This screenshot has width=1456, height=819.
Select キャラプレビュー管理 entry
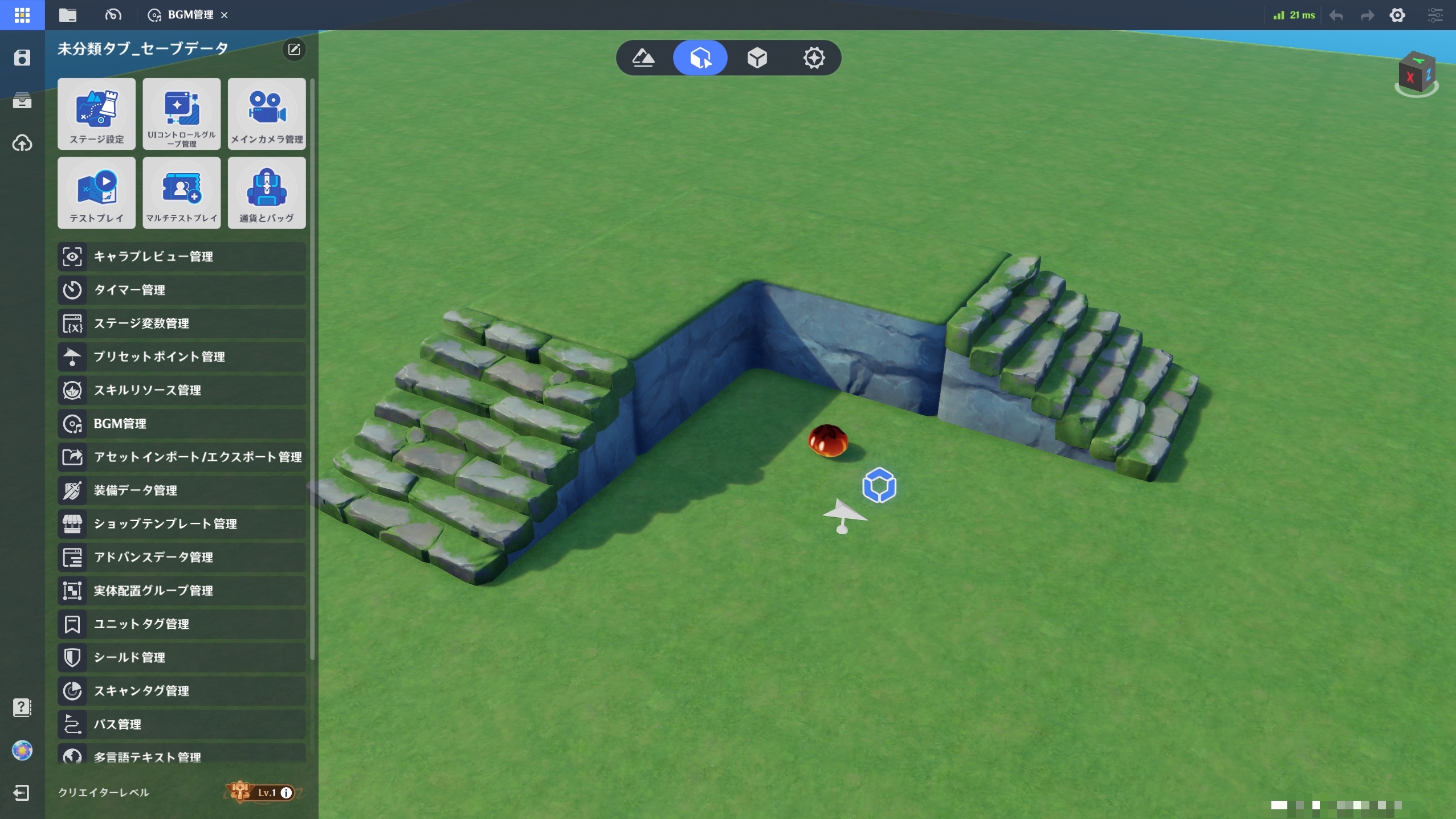pyautogui.click(x=181, y=257)
